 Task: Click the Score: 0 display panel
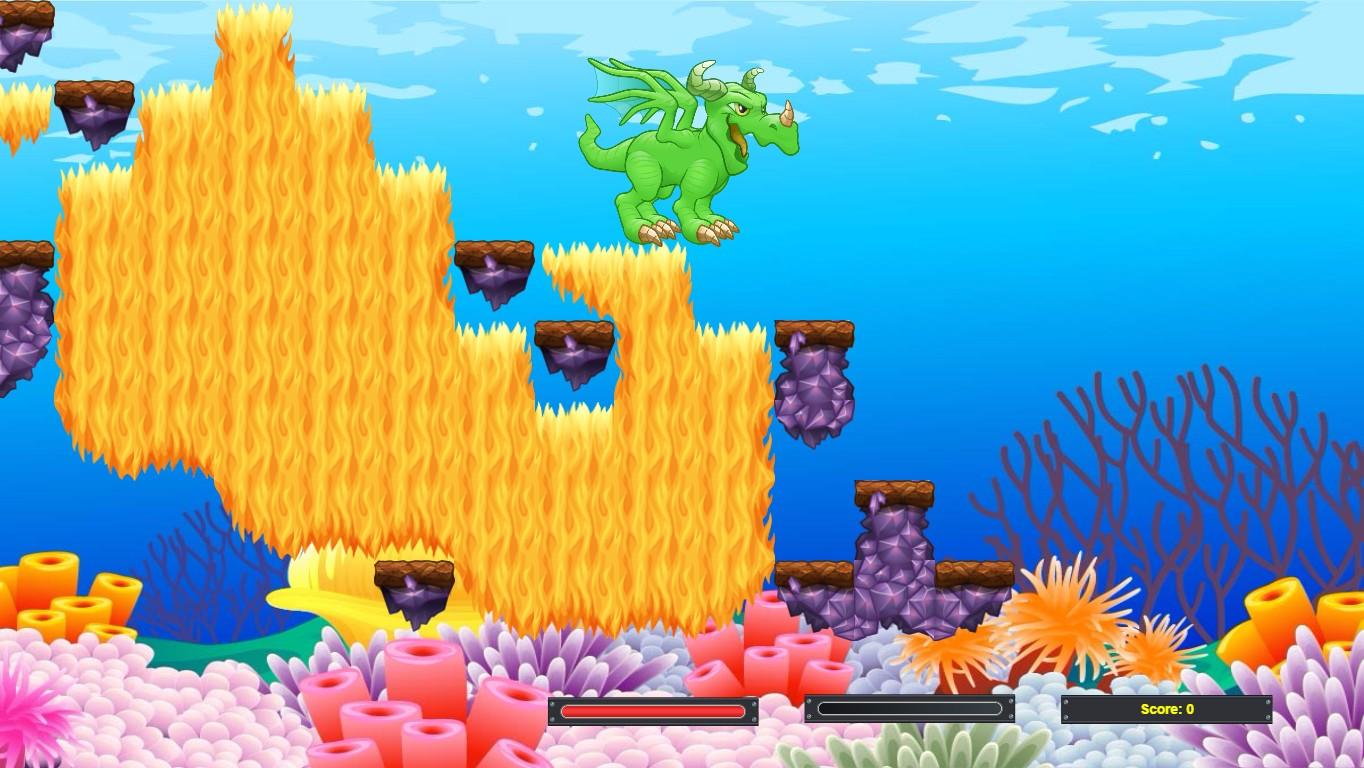tap(1166, 708)
